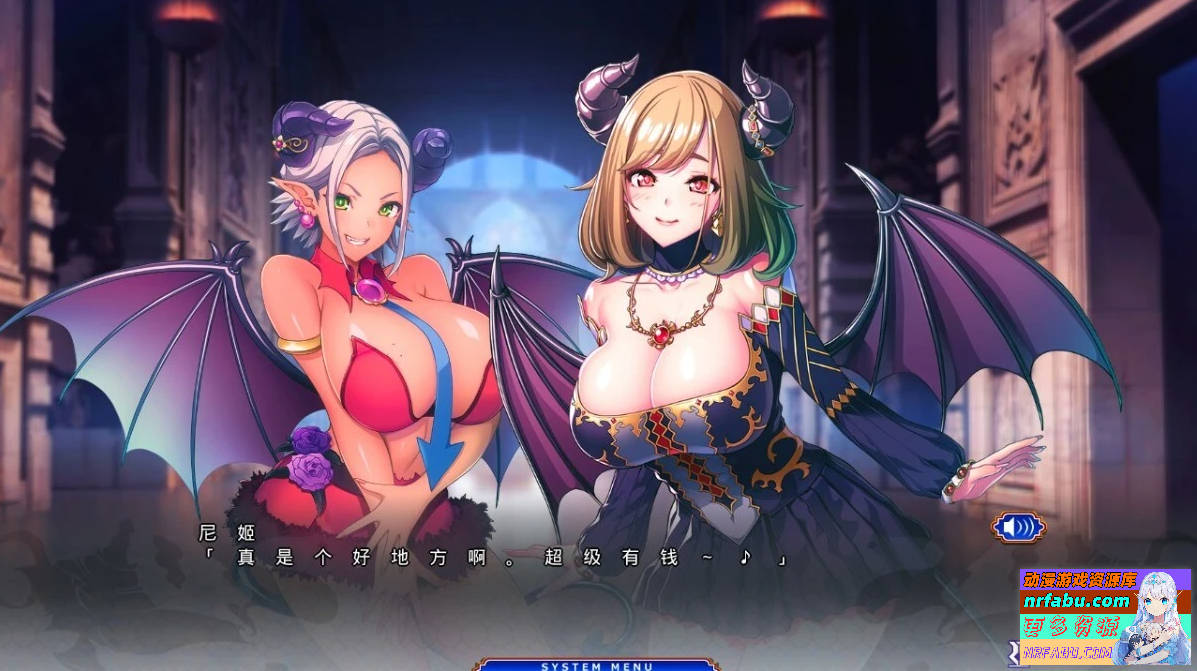The image size is (1197, 671).
Task: Open the SYSTEM MENU bar
Action: tap(597, 665)
